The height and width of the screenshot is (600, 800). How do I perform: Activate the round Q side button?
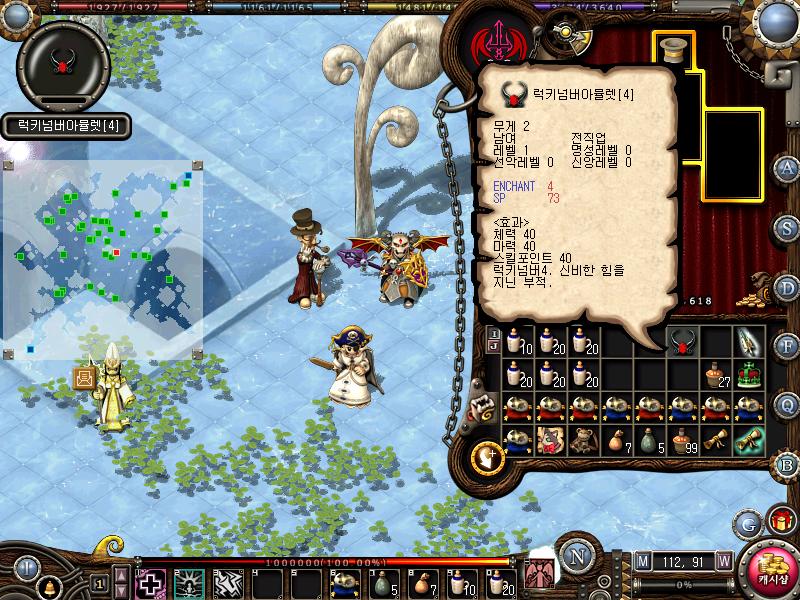pyautogui.click(x=788, y=404)
